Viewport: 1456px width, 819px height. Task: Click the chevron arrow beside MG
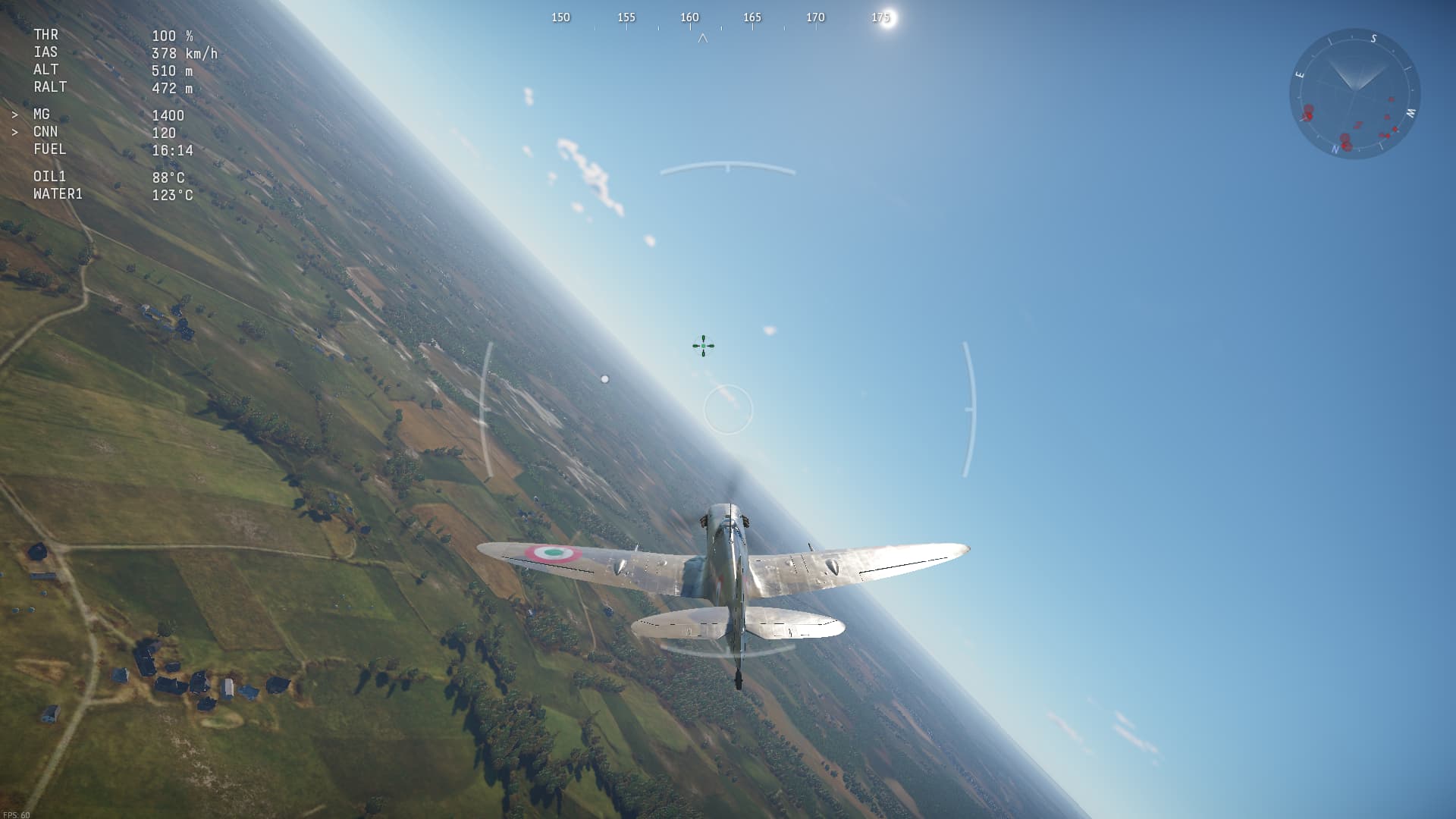click(14, 115)
